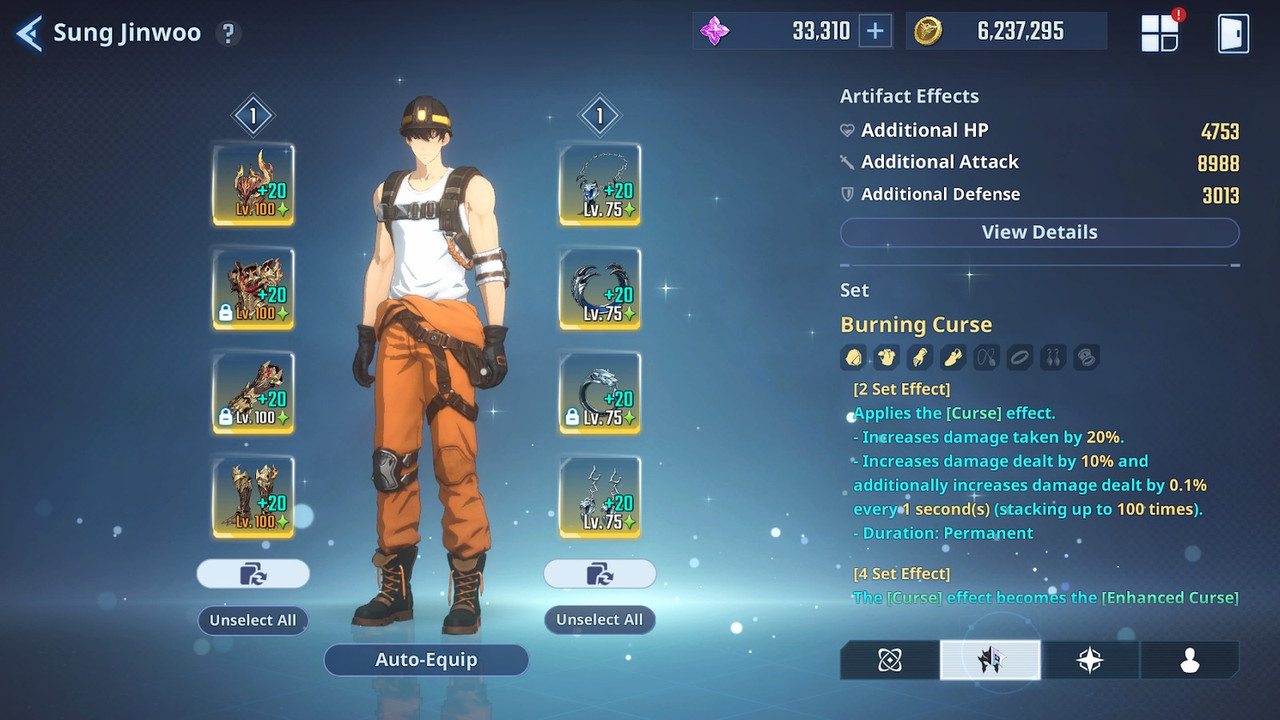Click Unselect All under armor artifacts
The height and width of the screenshot is (720, 1280).
click(x=253, y=620)
